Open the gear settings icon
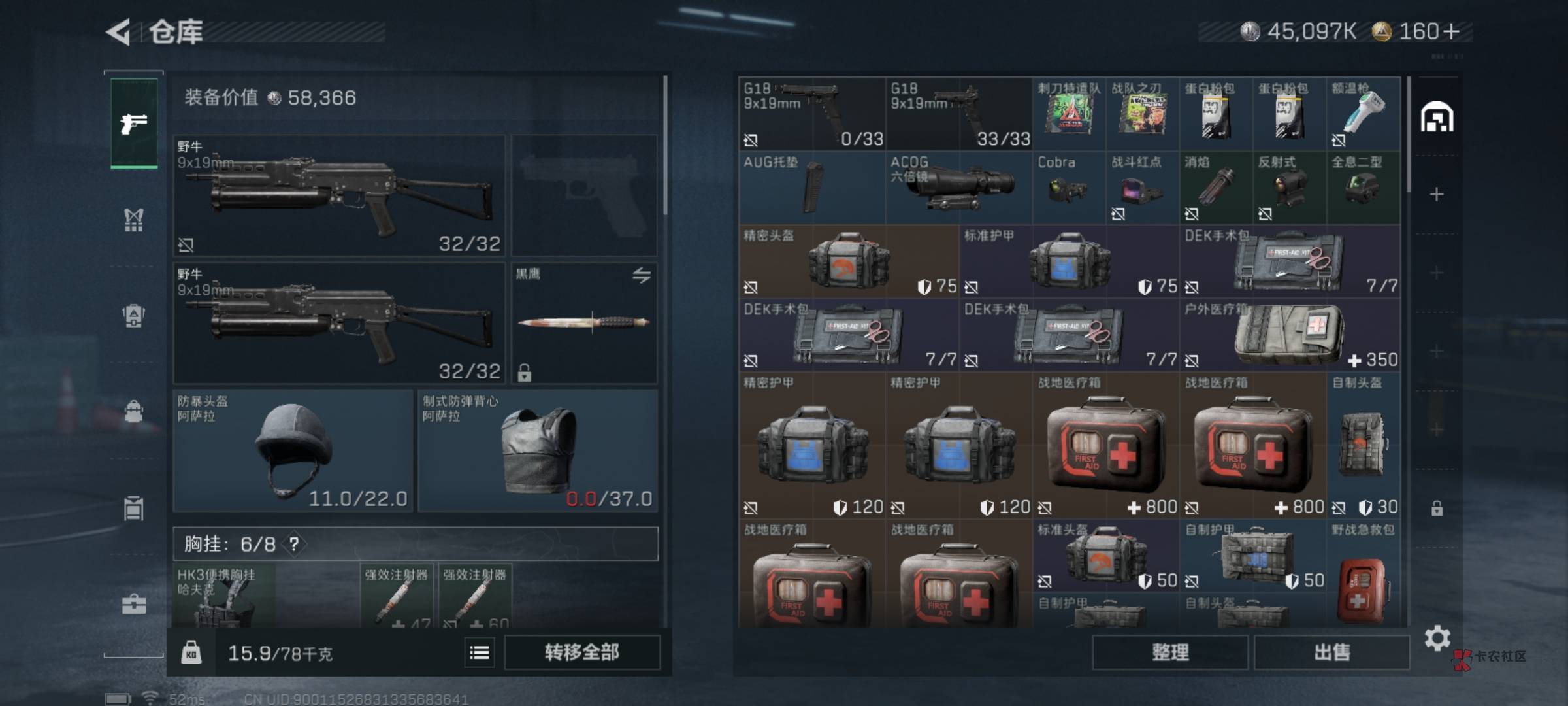Screen dimensions: 1568x706 click(1437, 637)
